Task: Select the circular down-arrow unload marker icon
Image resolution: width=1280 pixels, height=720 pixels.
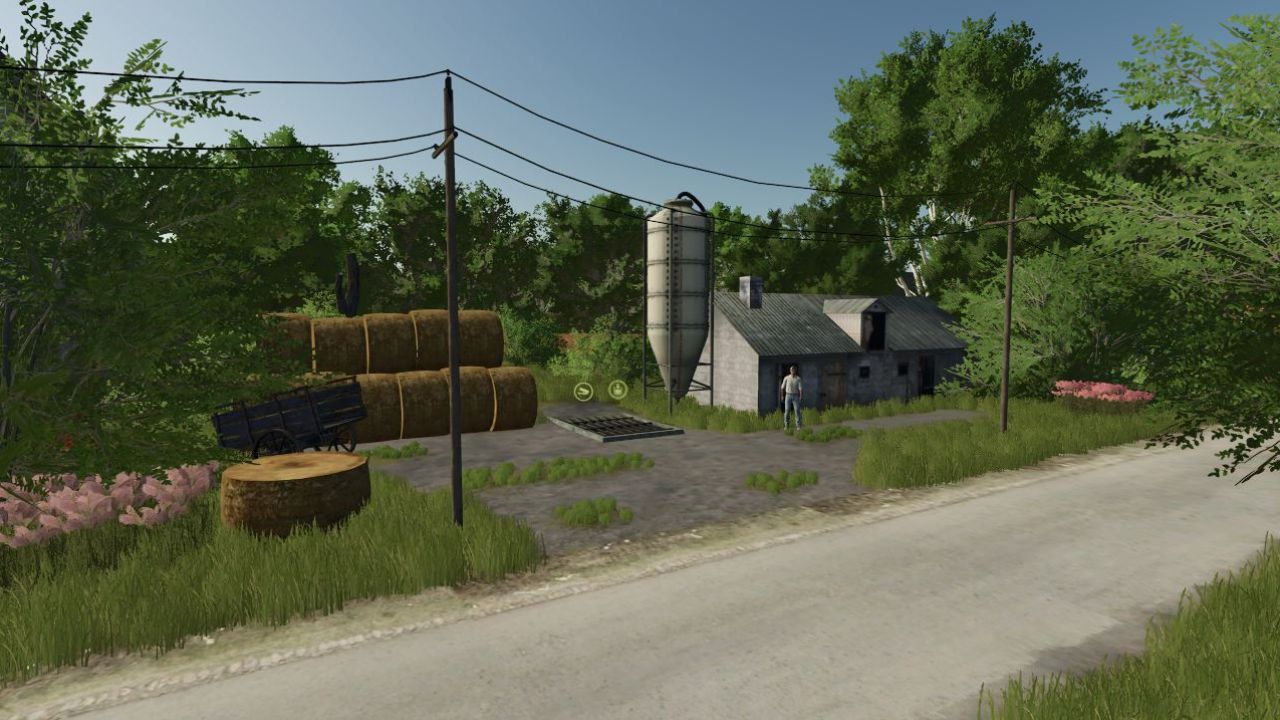Action: click(x=618, y=389)
